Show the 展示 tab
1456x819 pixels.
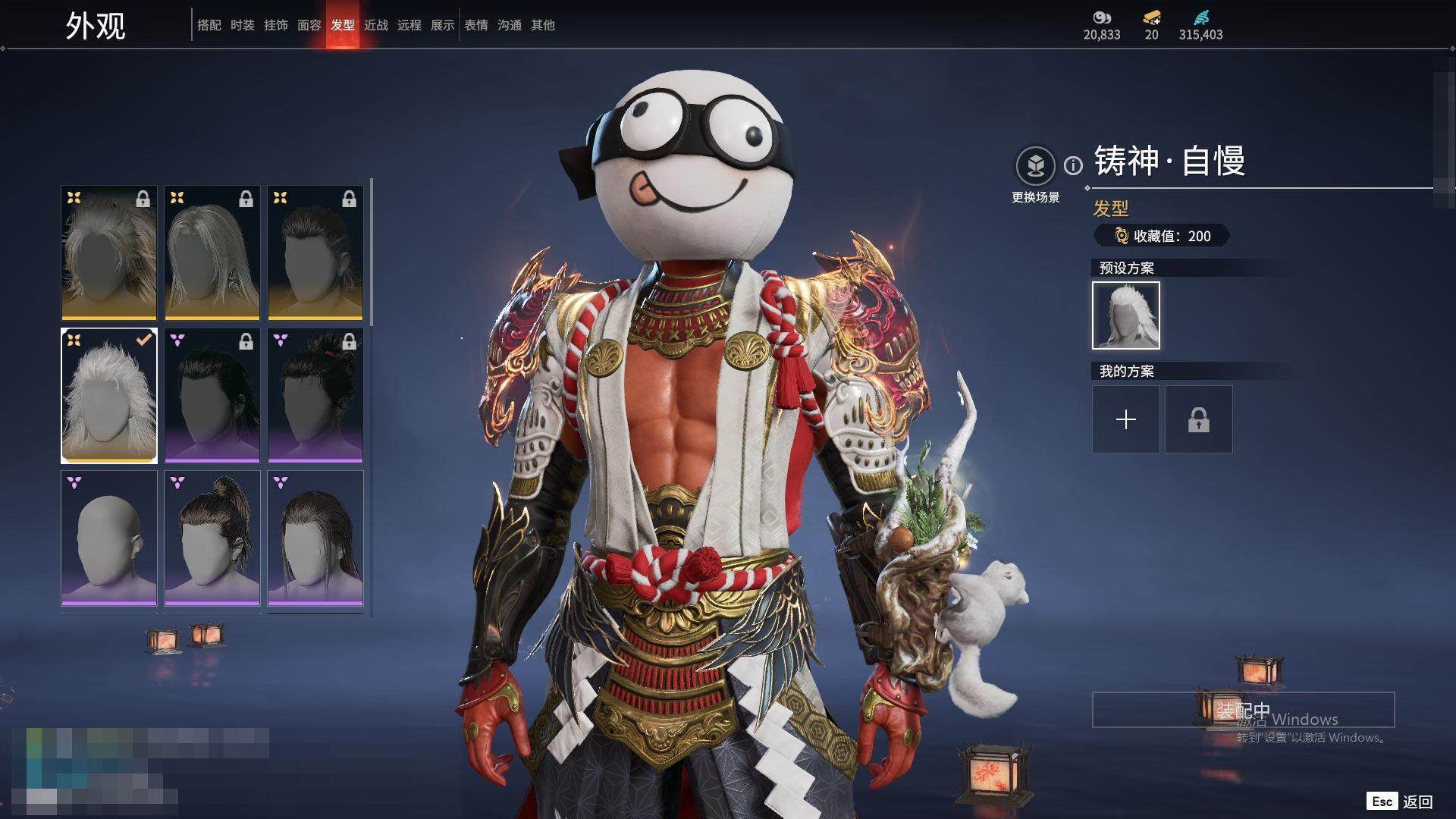[x=443, y=25]
